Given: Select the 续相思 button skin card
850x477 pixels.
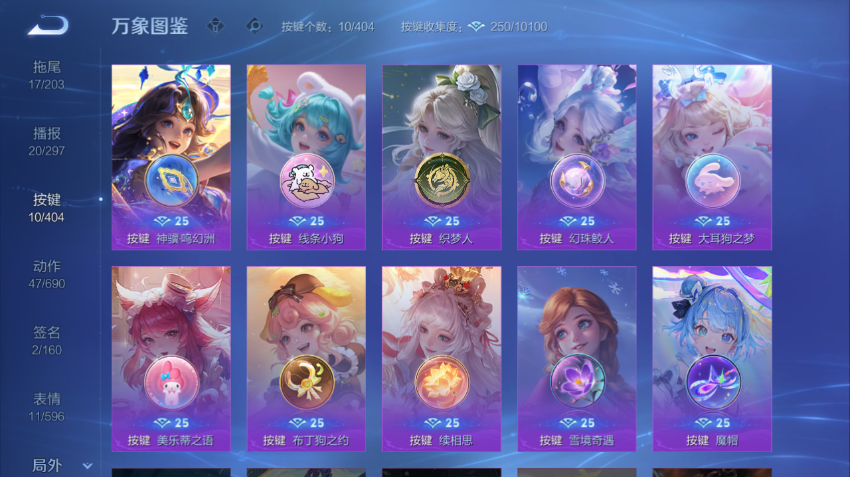Looking at the screenshot, I should tap(441, 358).
